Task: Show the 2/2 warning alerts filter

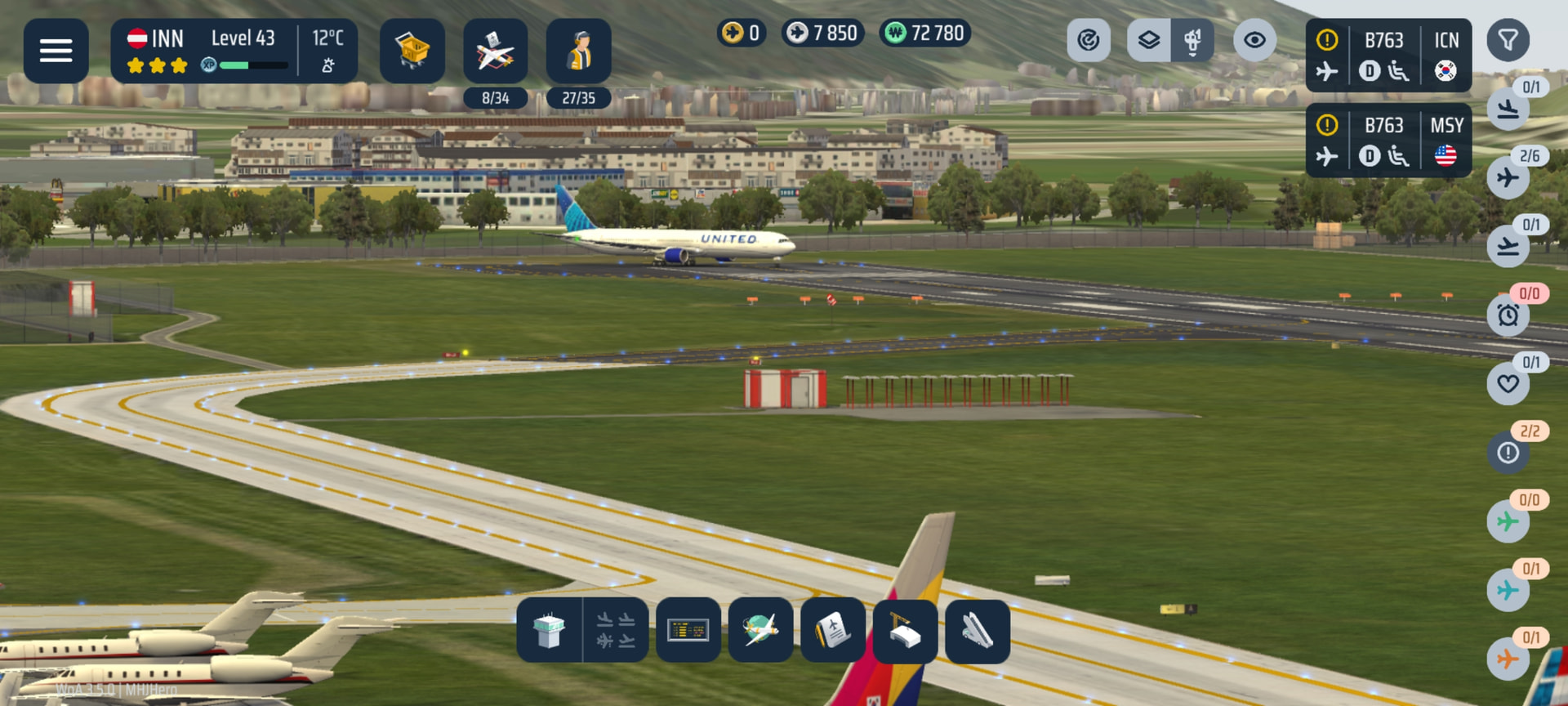Action: (1508, 453)
